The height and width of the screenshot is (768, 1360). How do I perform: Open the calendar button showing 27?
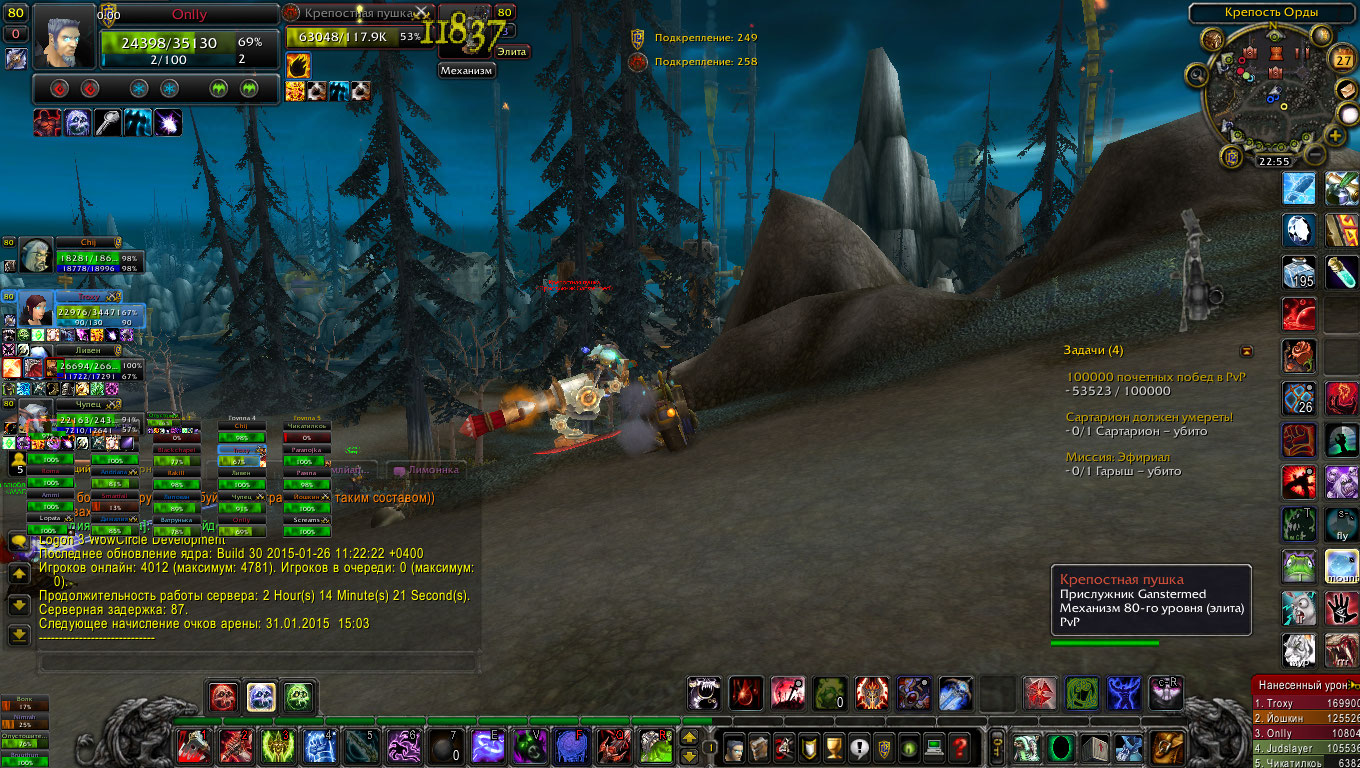pos(1344,60)
